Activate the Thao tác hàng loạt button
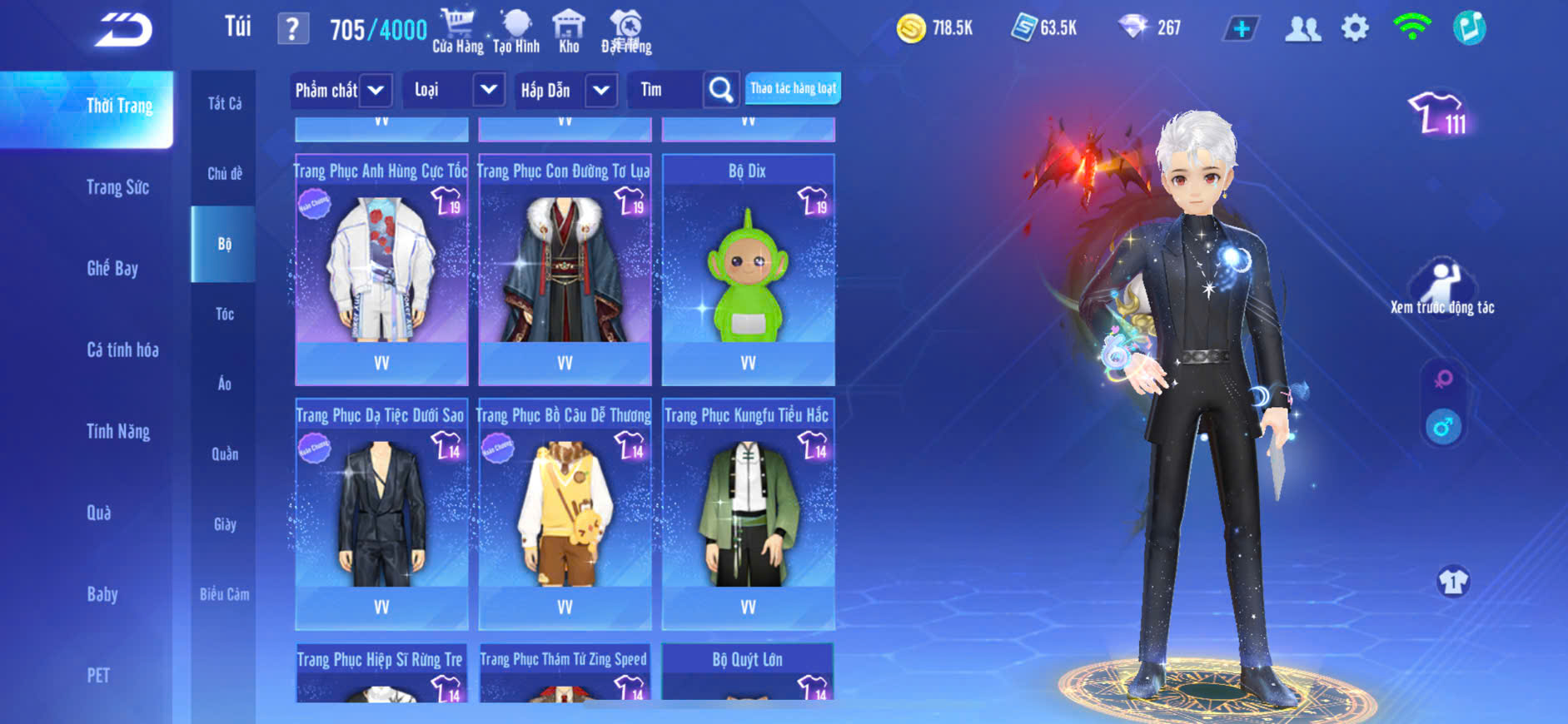This screenshot has height=724, width=1568. [x=793, y=88]
